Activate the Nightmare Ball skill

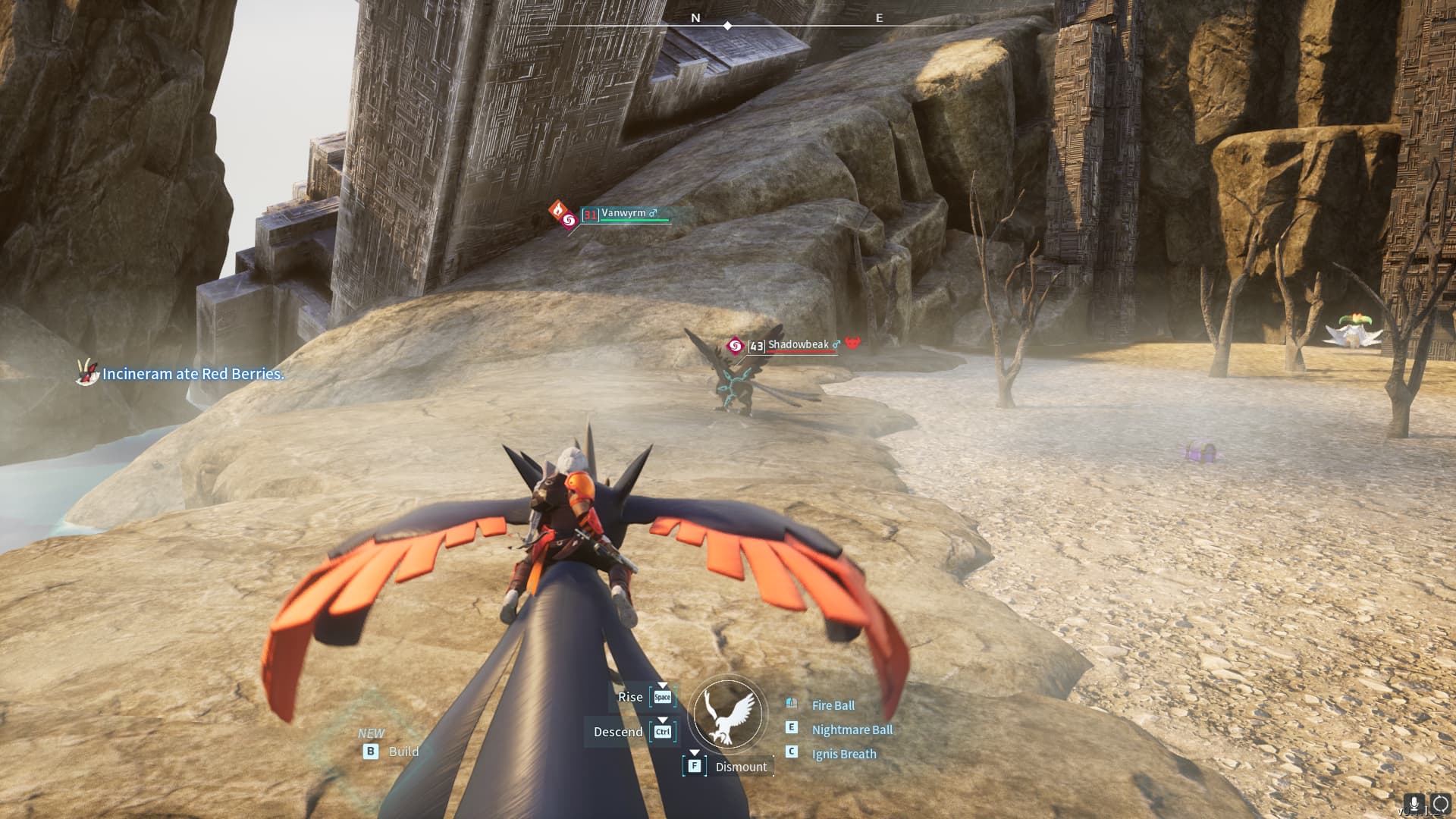pos(852,730)
